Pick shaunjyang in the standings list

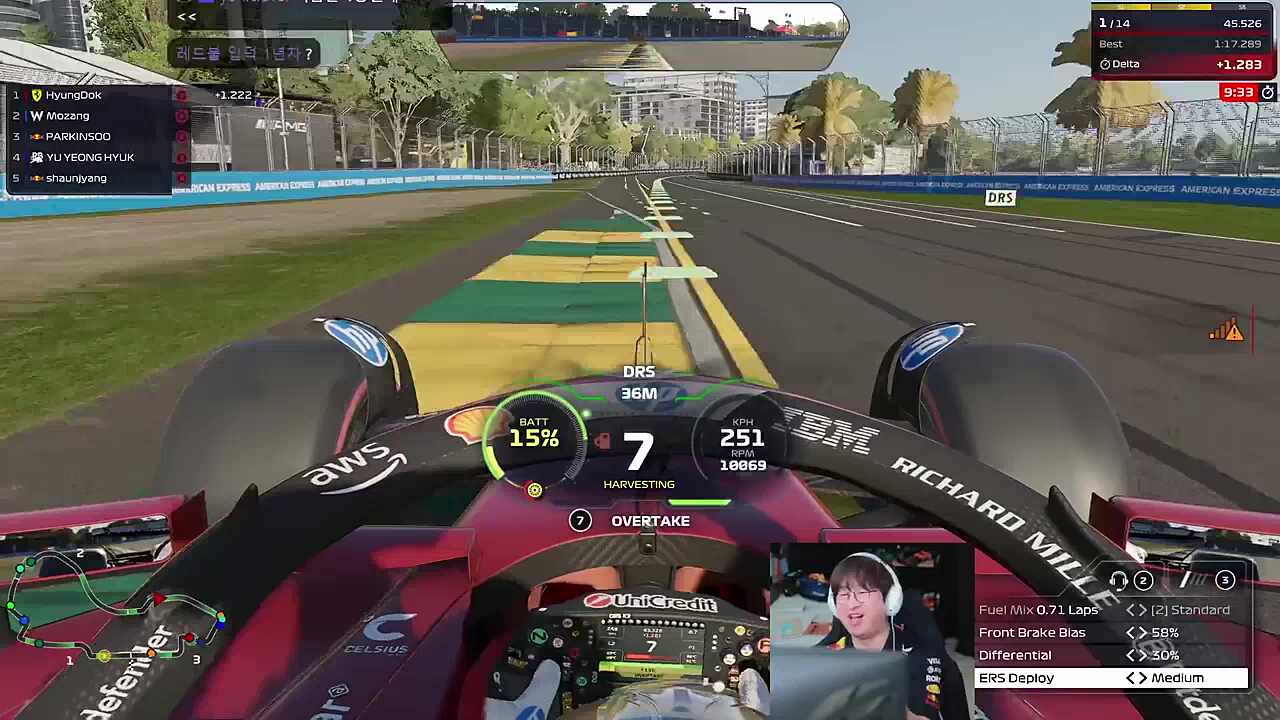[x=76, y=178]
